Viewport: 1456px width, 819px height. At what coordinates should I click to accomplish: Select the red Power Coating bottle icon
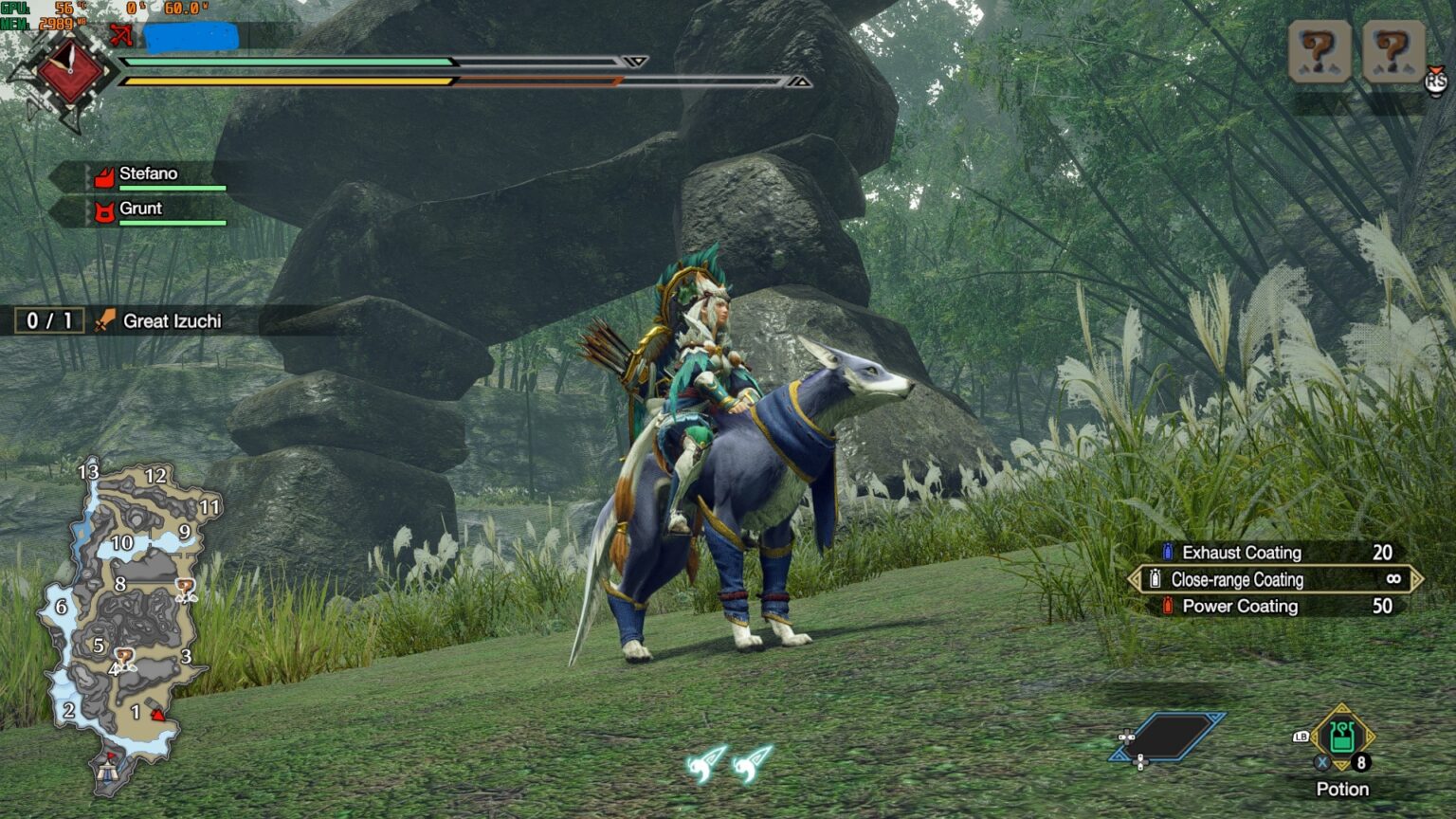click(x=1167, y=606)
